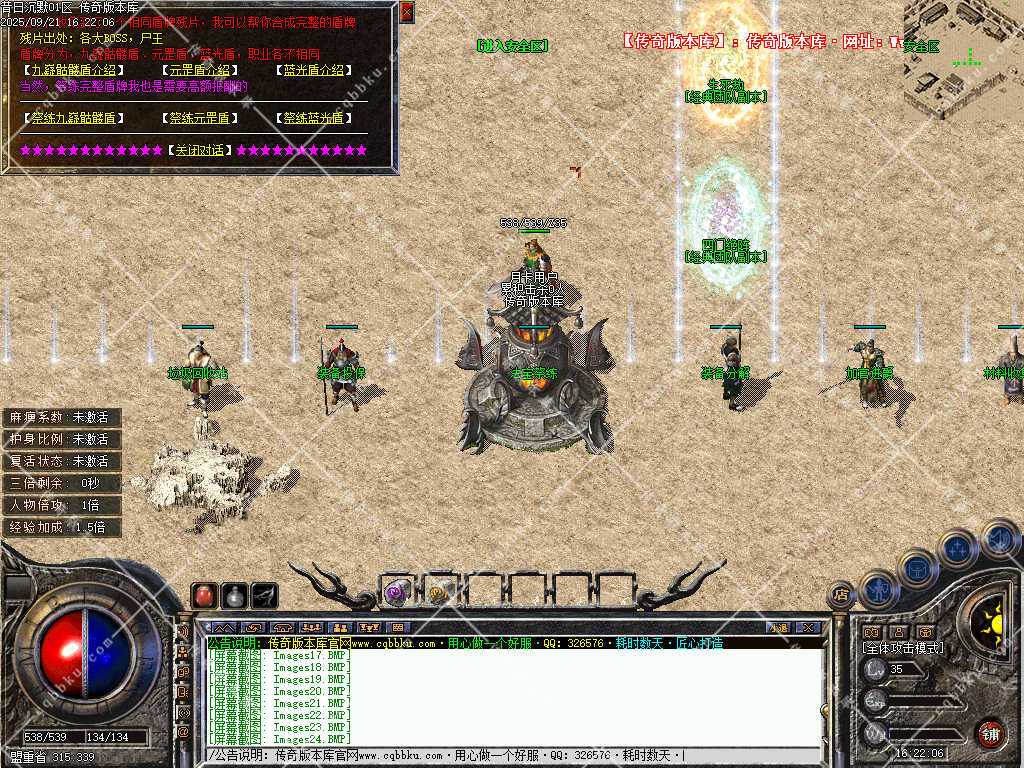Open the 店 shop round button
The image size is (1024, 768).
coord(841,594)
